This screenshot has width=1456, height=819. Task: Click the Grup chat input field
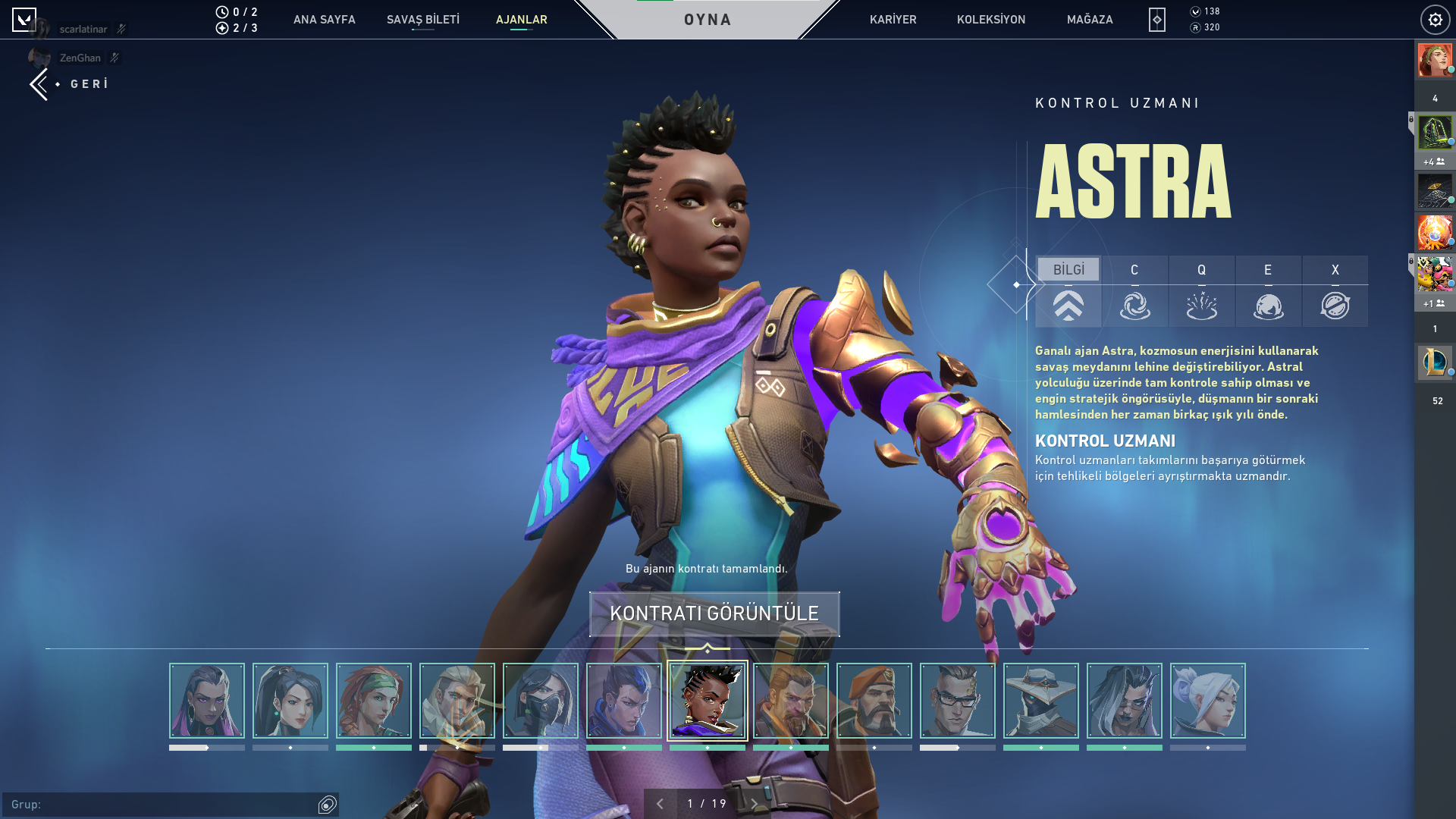163,805
